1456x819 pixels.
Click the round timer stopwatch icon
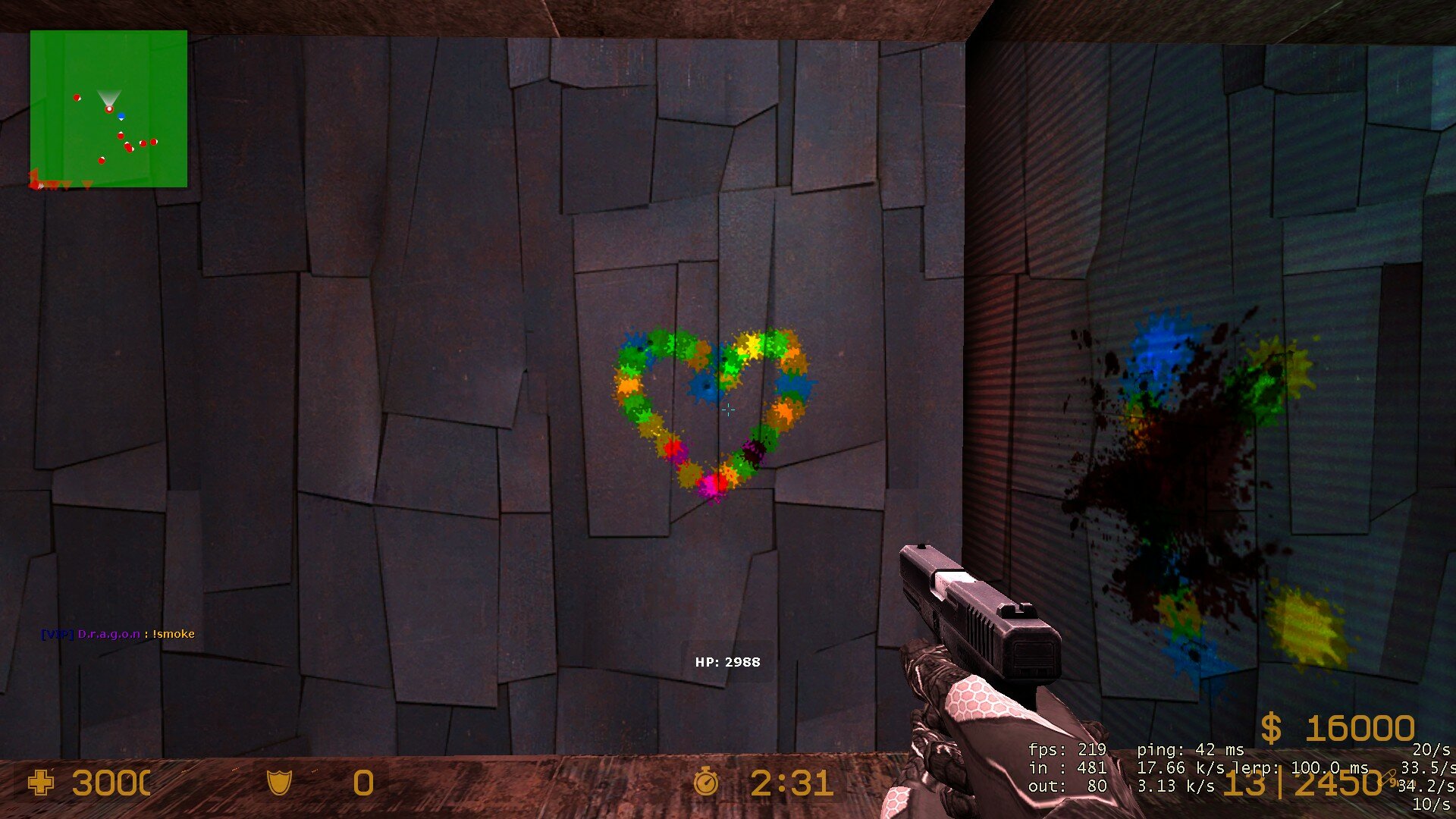coord(706,782)
